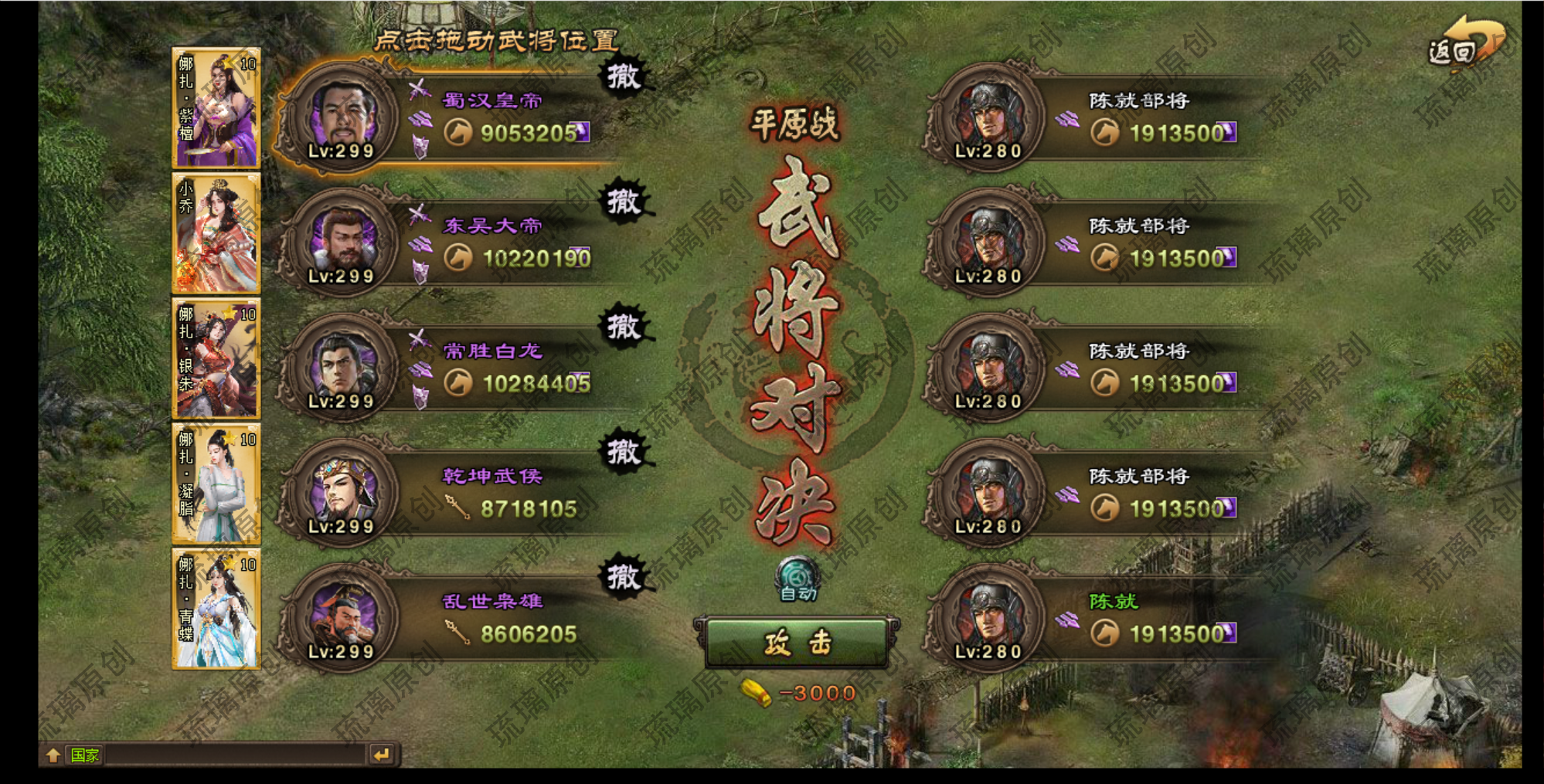Click the chat text input box

236,755
